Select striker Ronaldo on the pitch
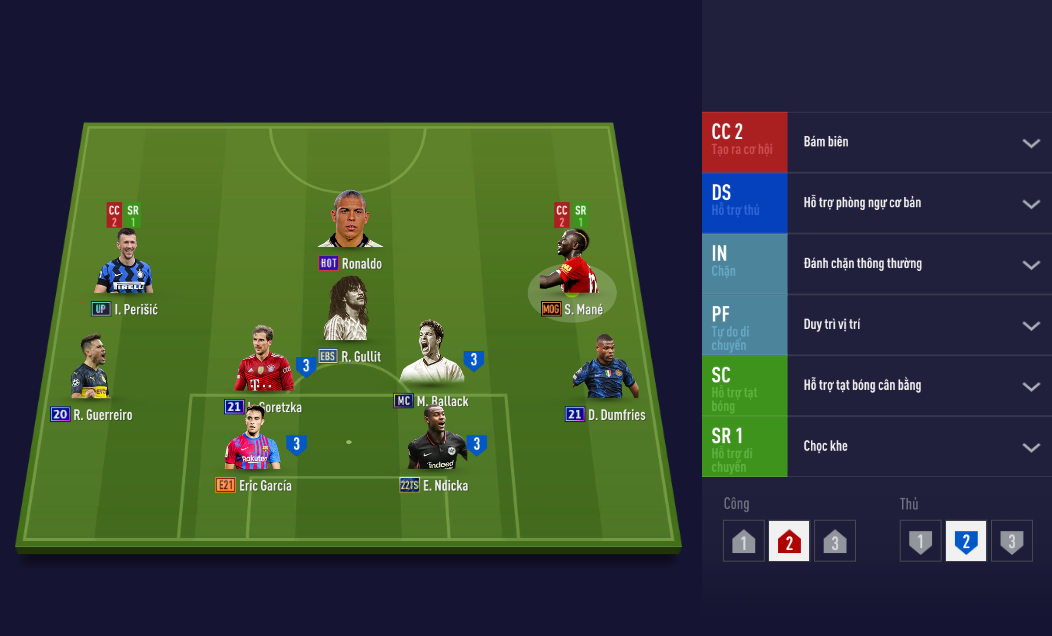Screen dimensions: 1052x636 click(x=350, y=222)
